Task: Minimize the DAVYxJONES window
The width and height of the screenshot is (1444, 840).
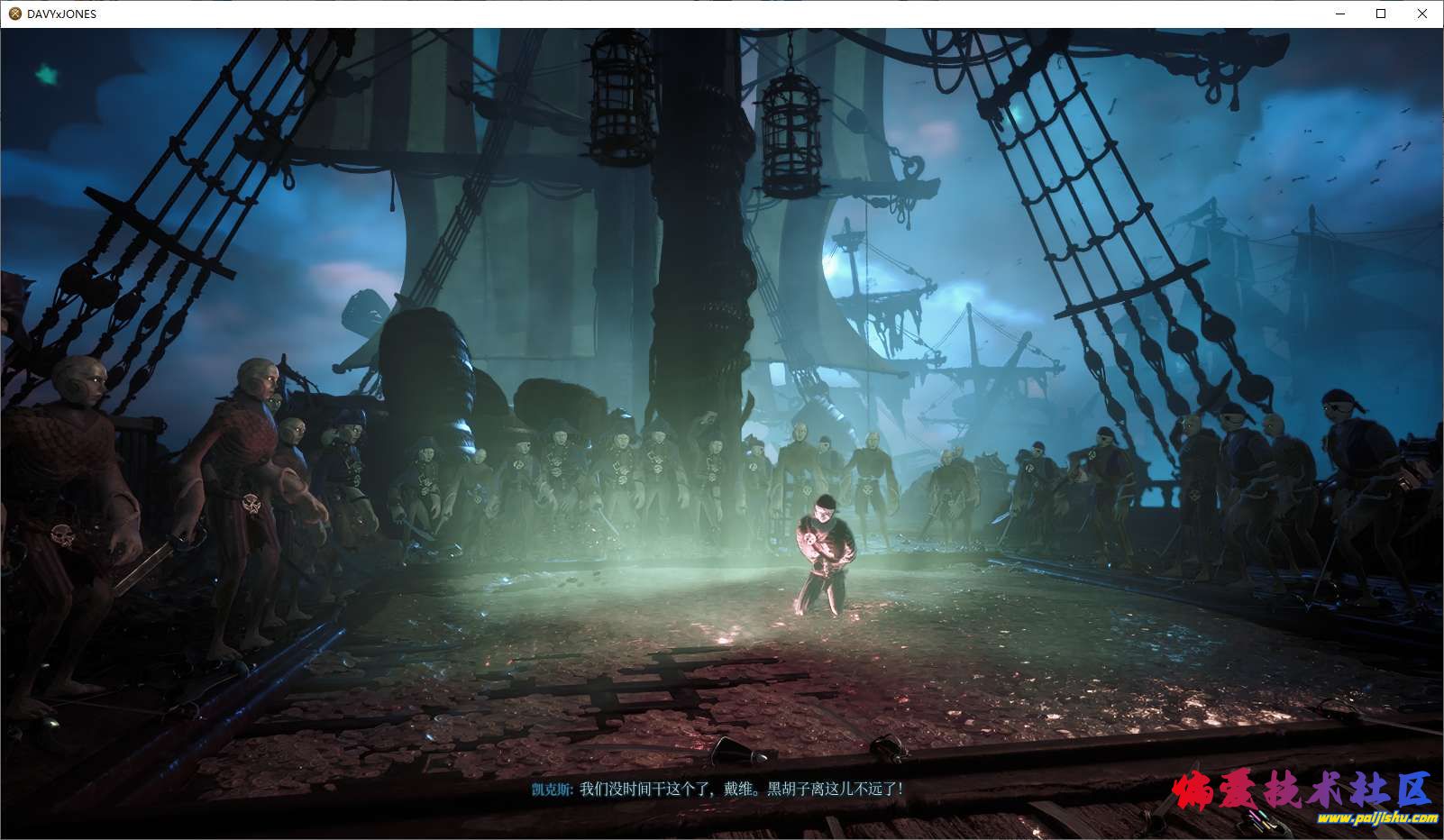Action: click(x=1339, y=14)
